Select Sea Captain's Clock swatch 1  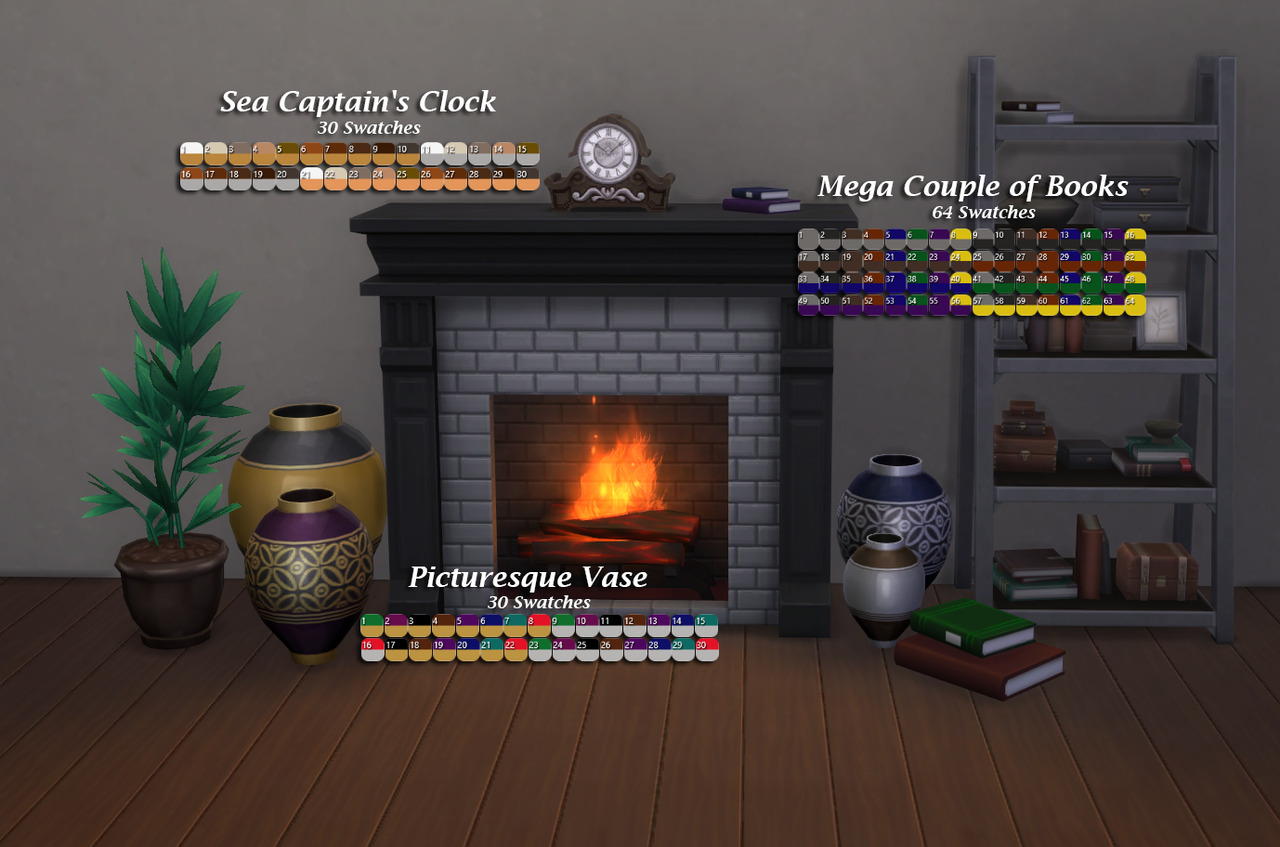pos(191,154)
